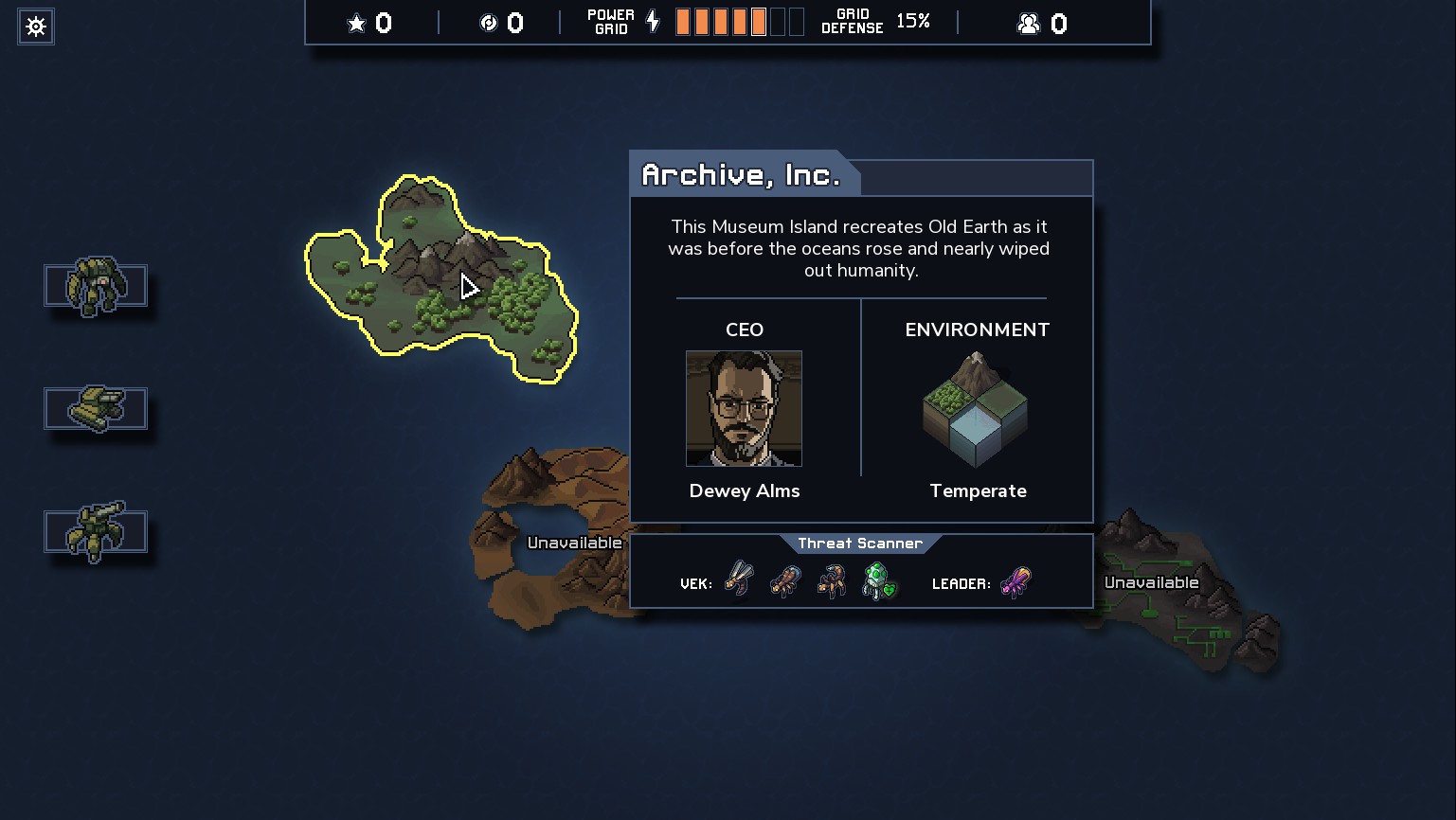Select the tank mech portrait
The width and height of the screenshot is (1456, 820).
[x=96, y=408]
